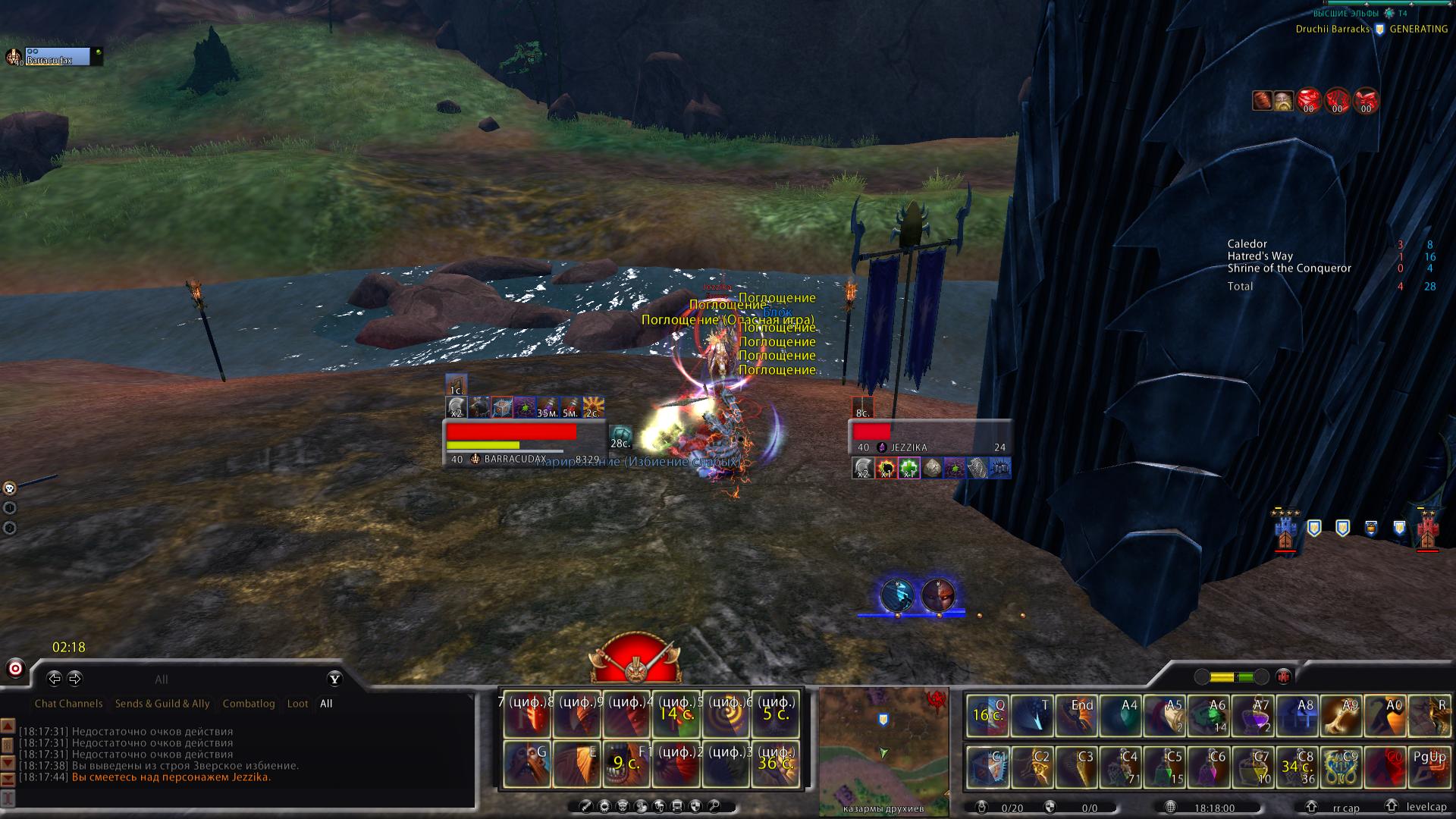Activate the blue-gold emblem ability on C9

click(x=1341, y=767)
